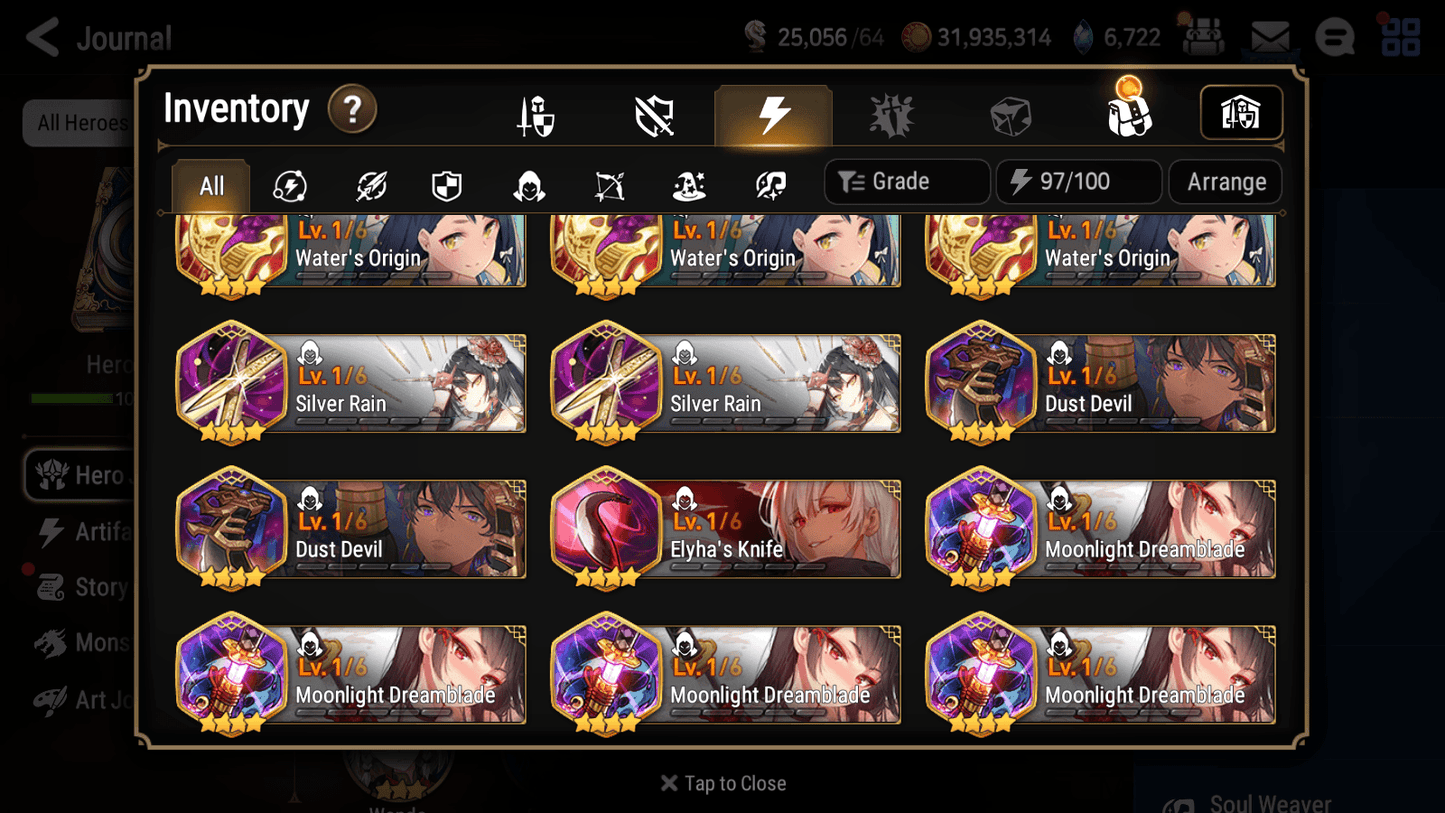1445x813 pixels.
Task: Click the 97/100 capacity indicator
Action: click(1078, 182)
